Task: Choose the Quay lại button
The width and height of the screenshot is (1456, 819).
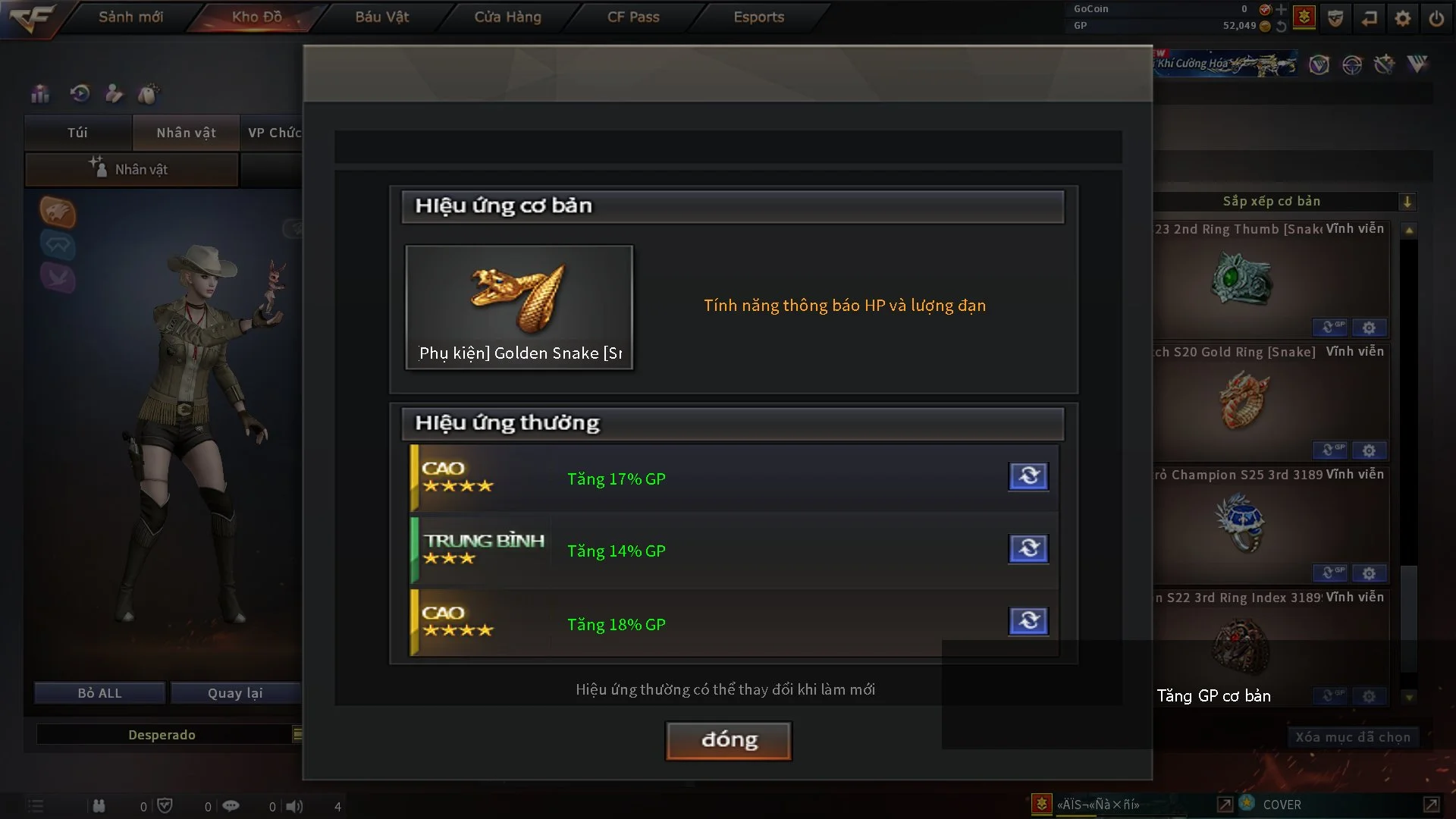Action: 235,693
